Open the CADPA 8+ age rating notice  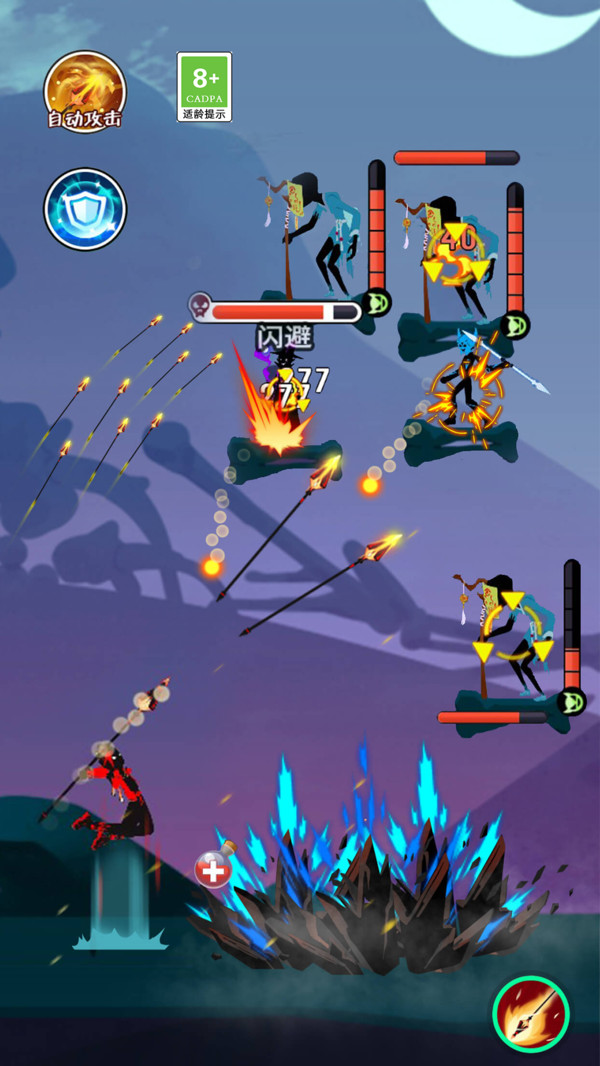point(204,86)
